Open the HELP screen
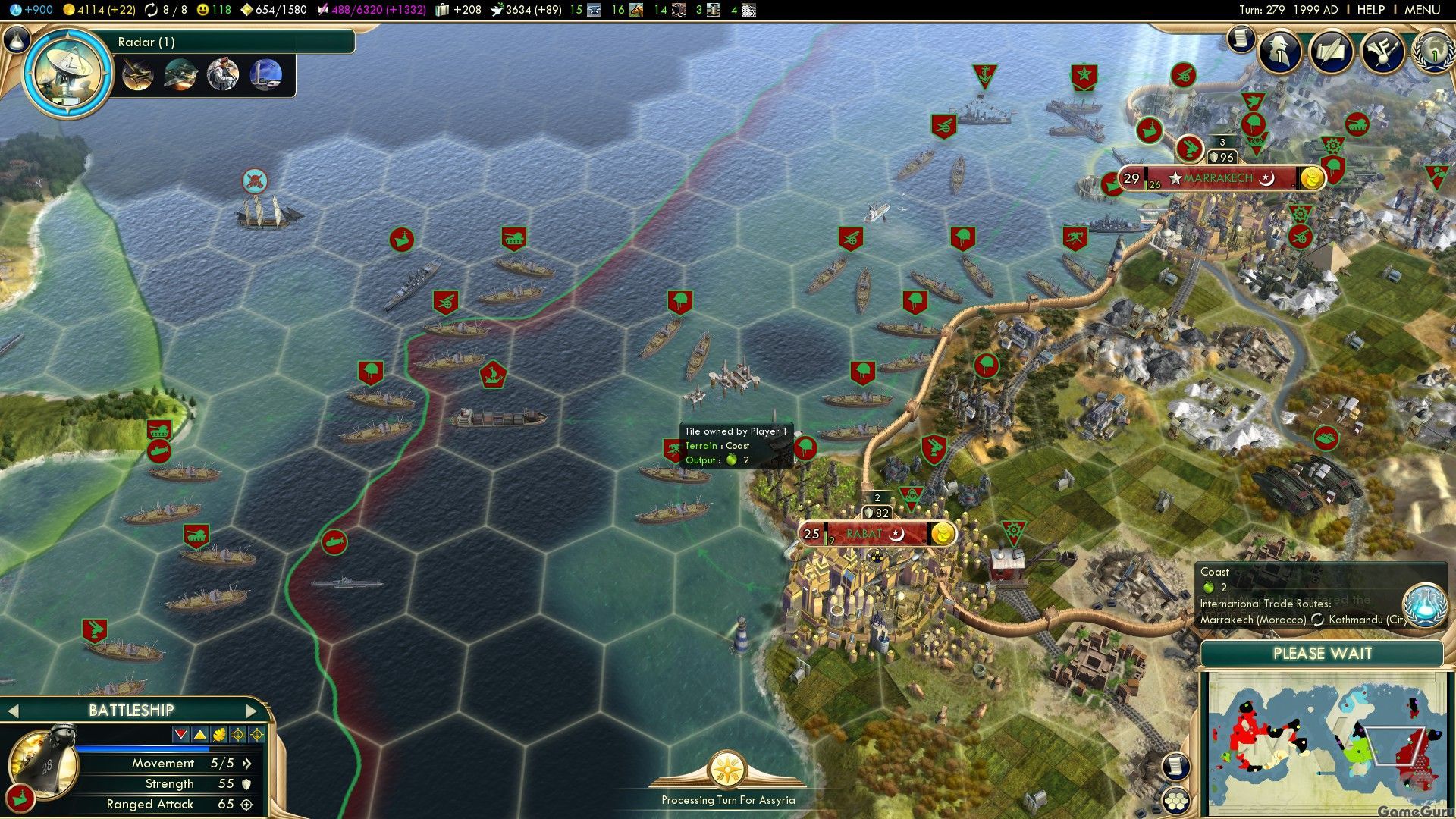The image size is (1456, 819). [x=1370, y=10]
